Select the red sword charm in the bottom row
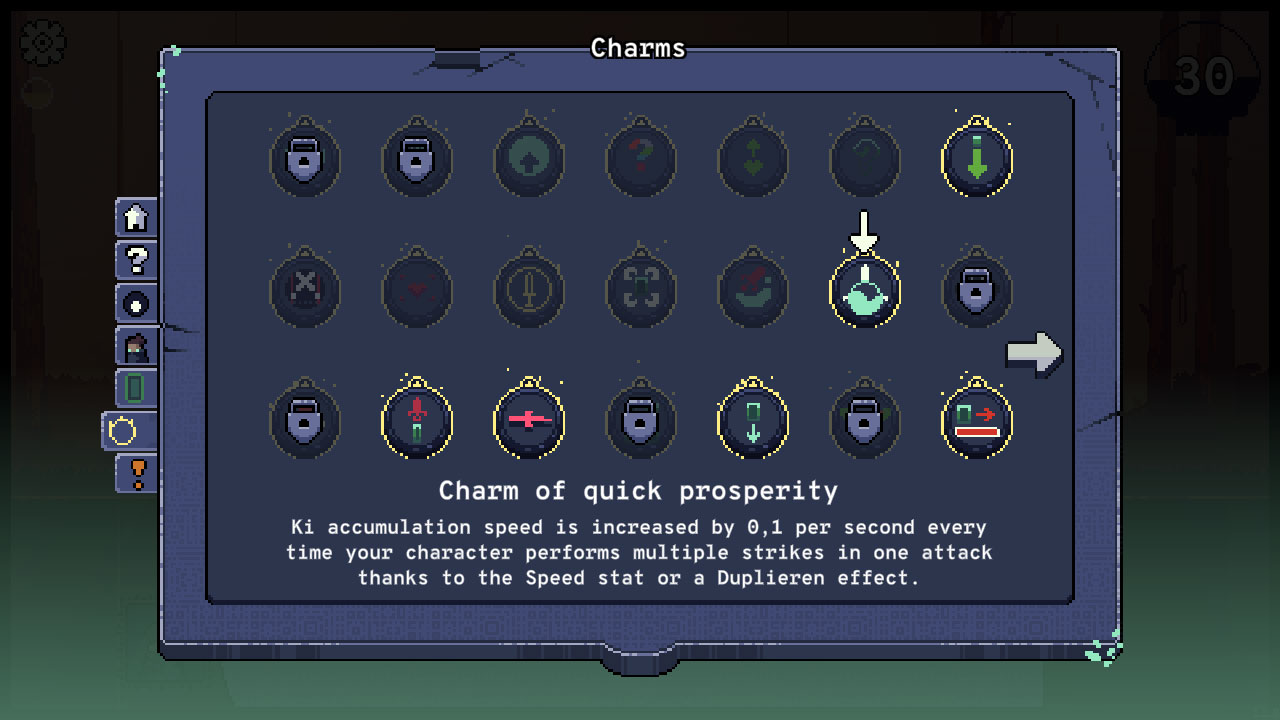 click(x=417, y=421)
